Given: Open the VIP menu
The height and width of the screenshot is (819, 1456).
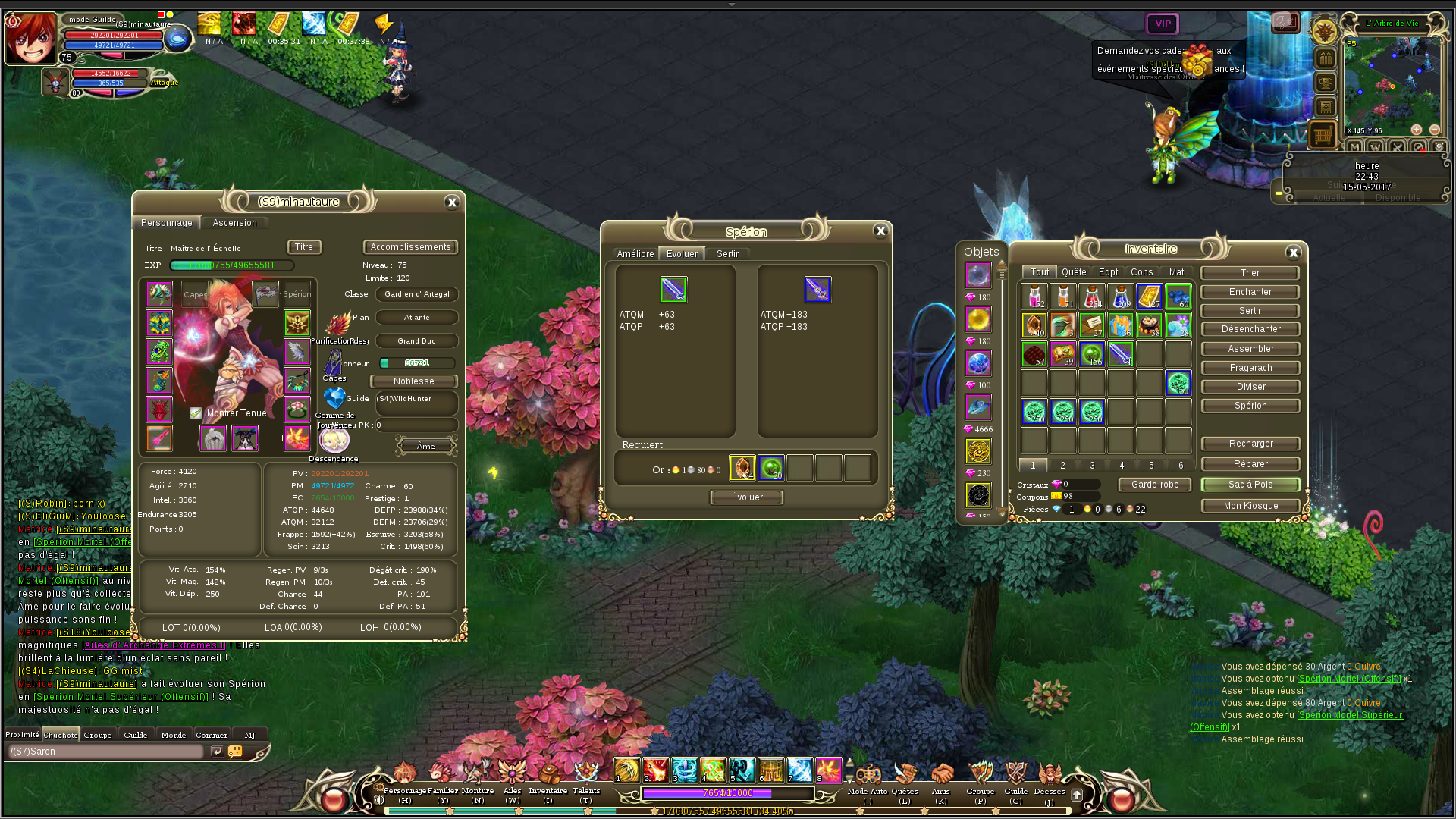Looking at the screenshot, I should click(x=1163, y=24).
